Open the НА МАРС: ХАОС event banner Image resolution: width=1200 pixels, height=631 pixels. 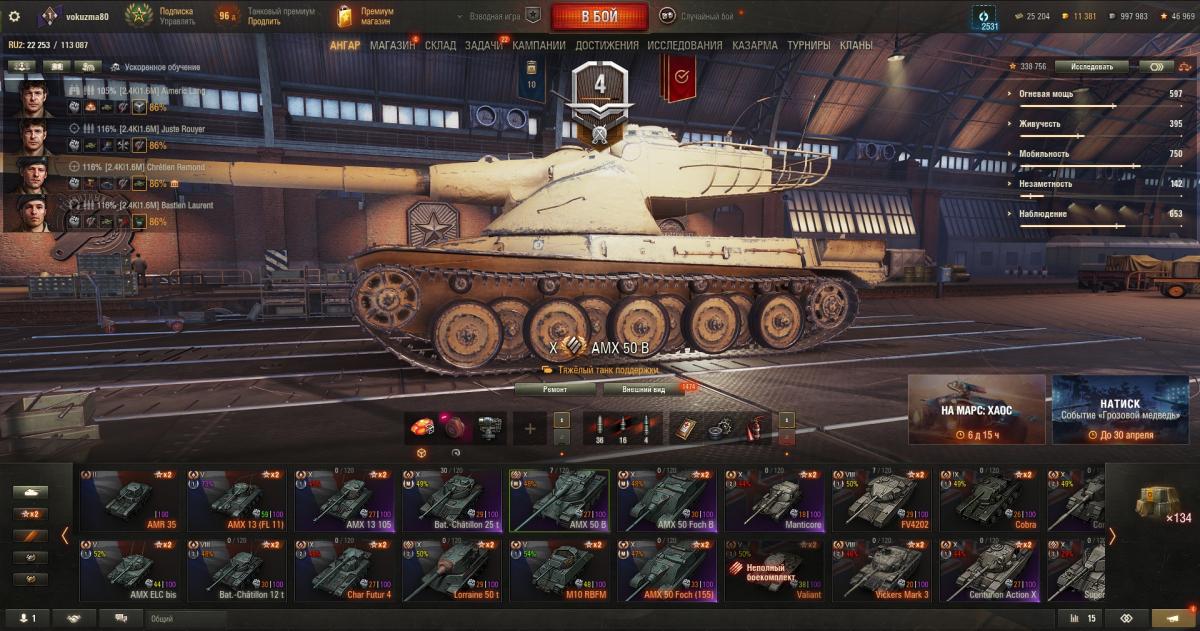click(976, 409)
